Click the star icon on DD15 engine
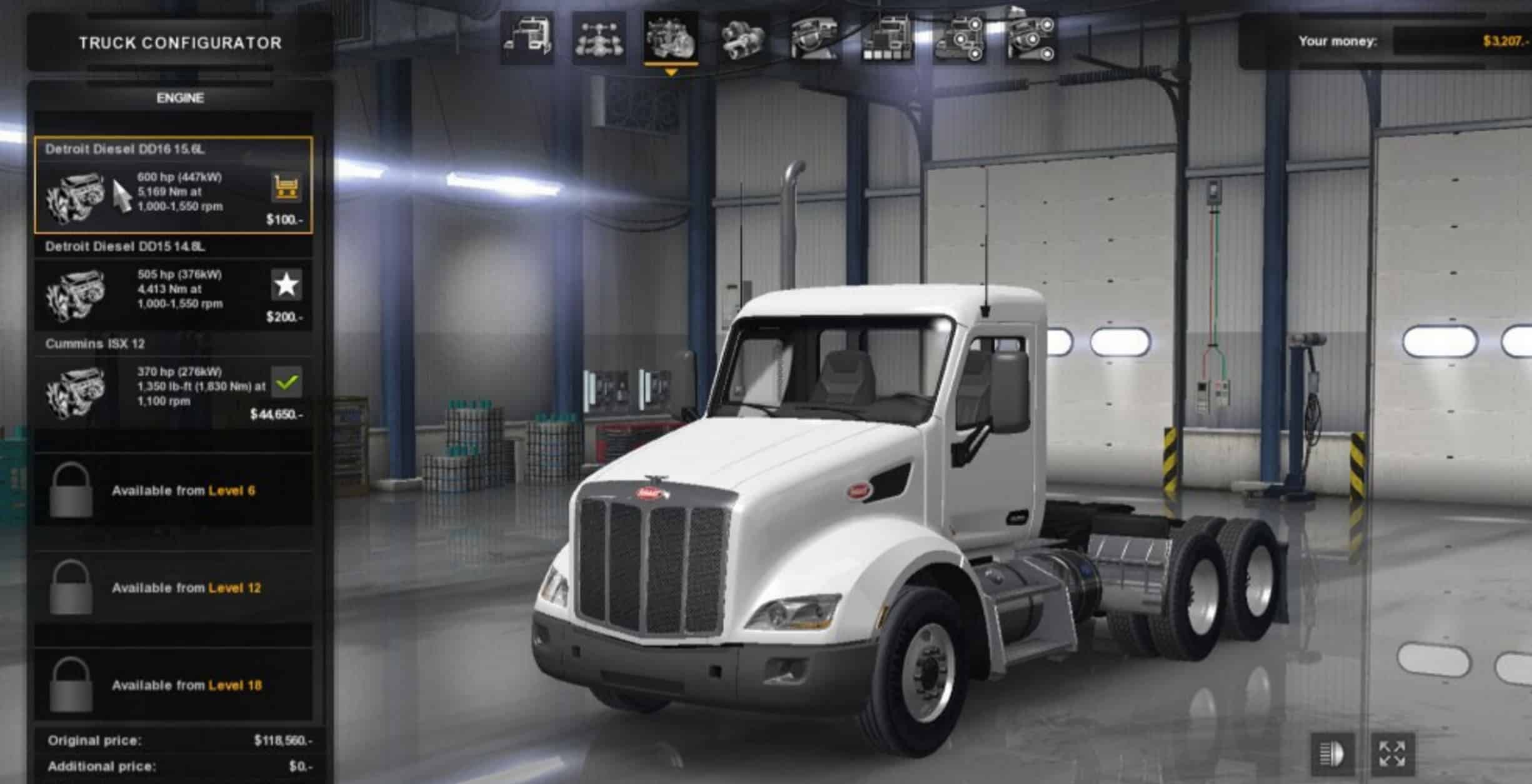 coord(287,284)
